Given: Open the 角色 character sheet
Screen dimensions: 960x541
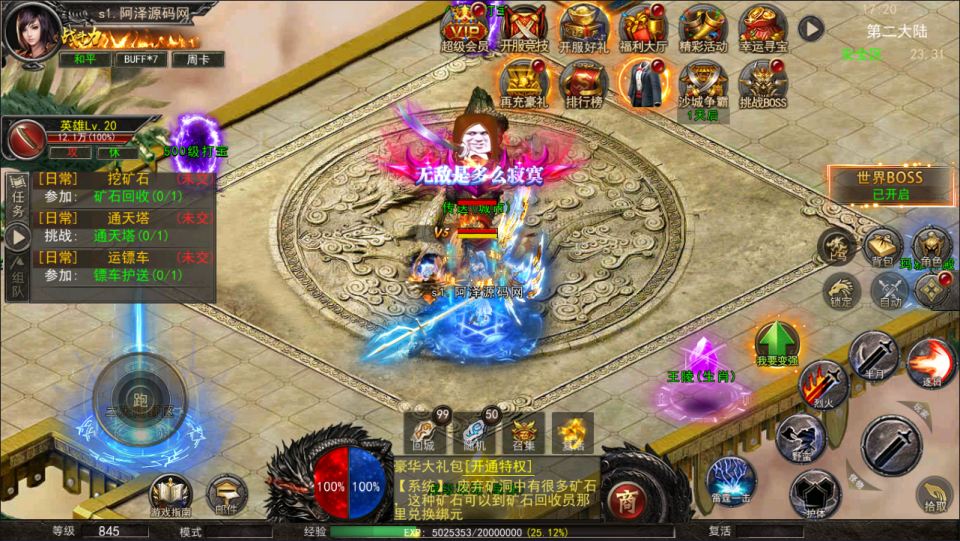Looking at the screenshot, I should (931, 247).
